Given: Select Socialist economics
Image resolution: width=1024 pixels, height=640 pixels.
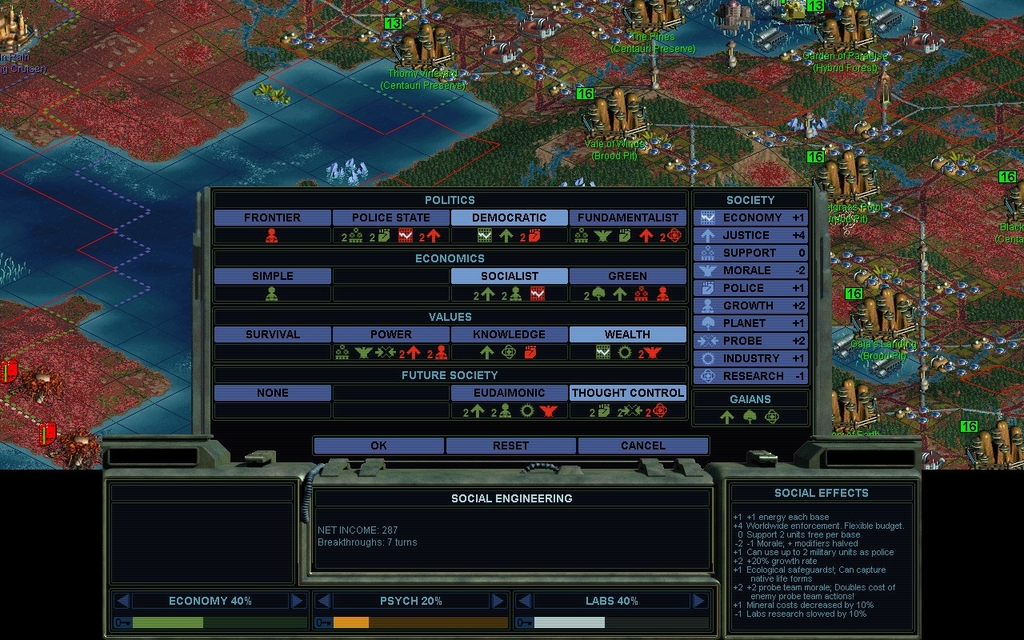Looking at the screenshot, I should (509, 276).
